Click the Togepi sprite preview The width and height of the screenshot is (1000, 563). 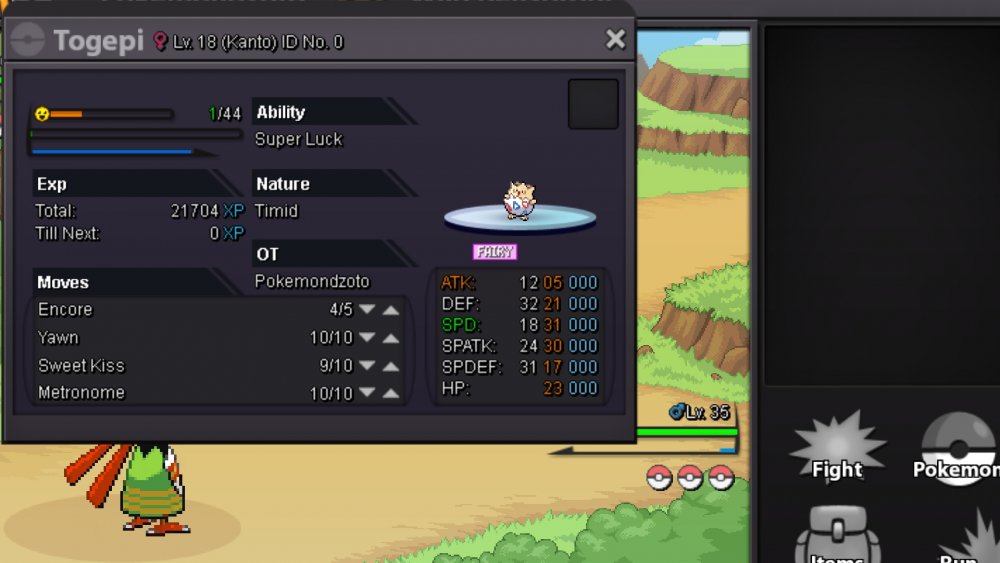coord(518,199)
